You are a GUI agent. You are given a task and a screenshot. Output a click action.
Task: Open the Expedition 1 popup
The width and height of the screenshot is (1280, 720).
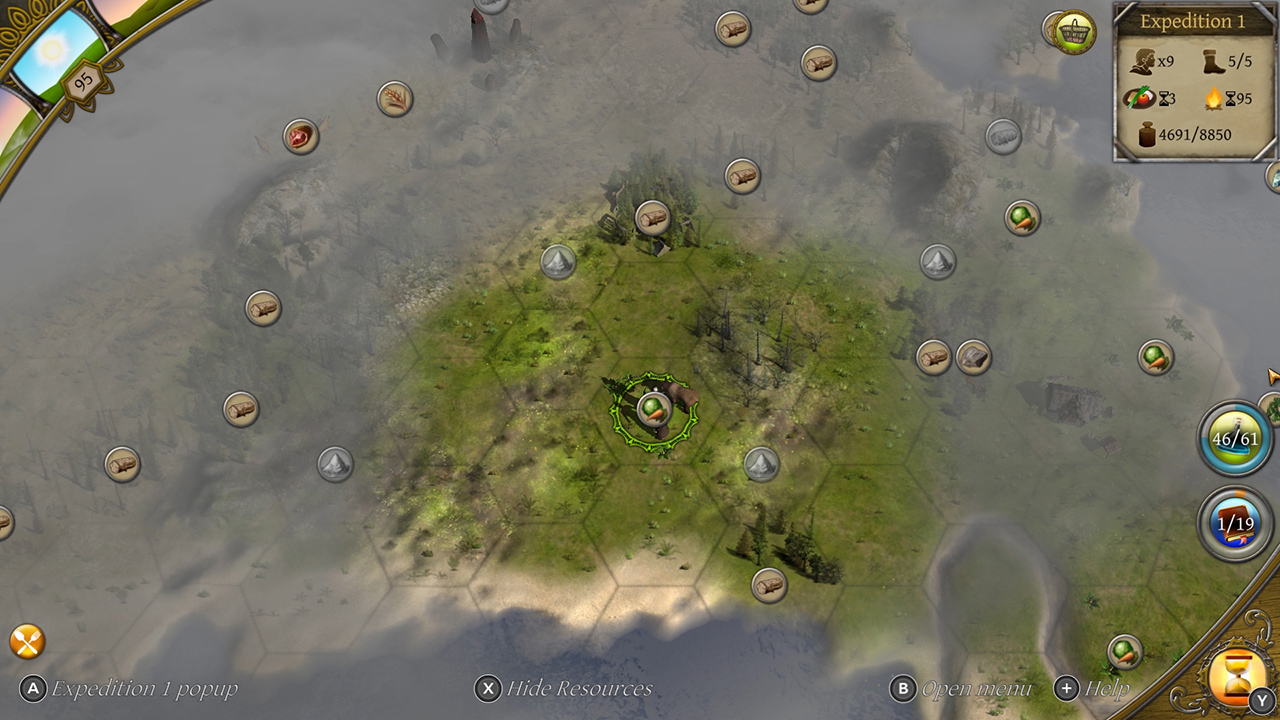click(32, 689)
